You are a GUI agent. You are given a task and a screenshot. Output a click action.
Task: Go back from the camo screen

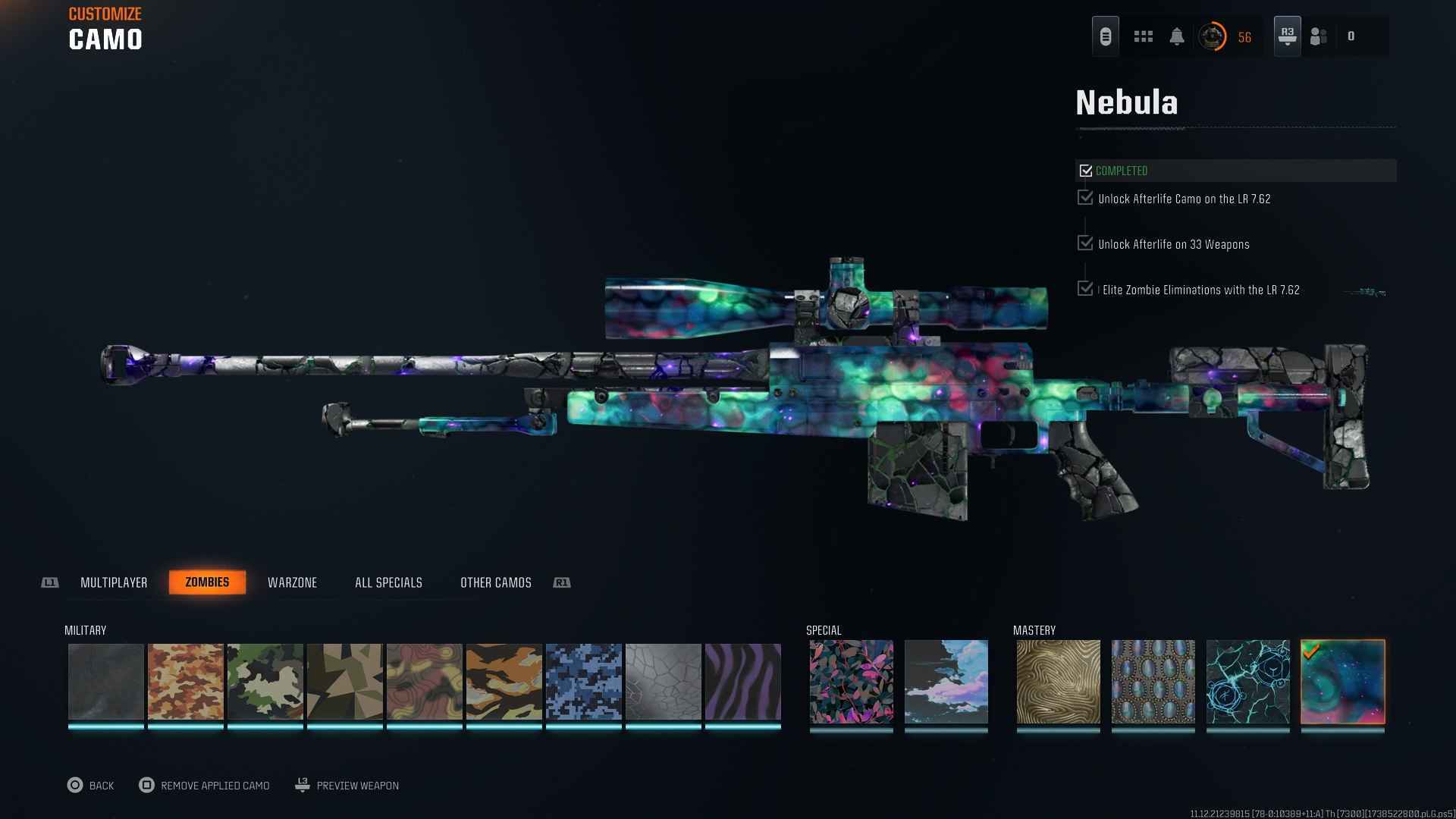91,786
